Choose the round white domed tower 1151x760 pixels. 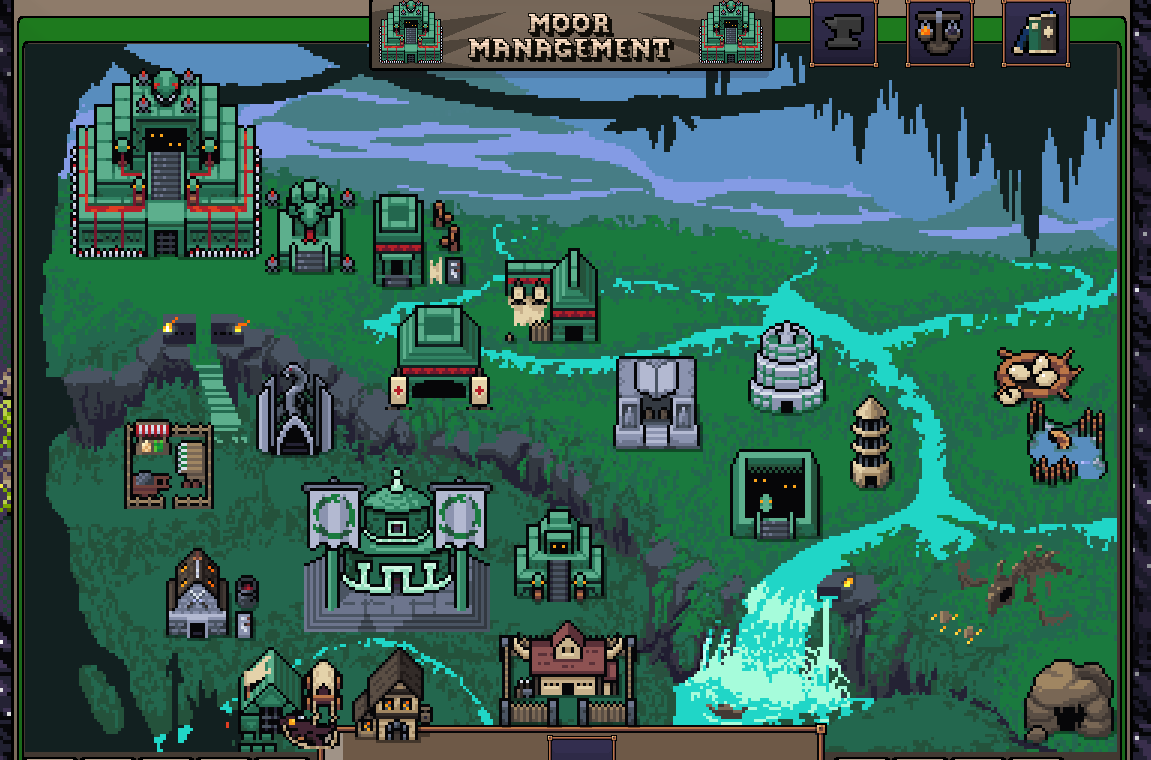point(787,368)
